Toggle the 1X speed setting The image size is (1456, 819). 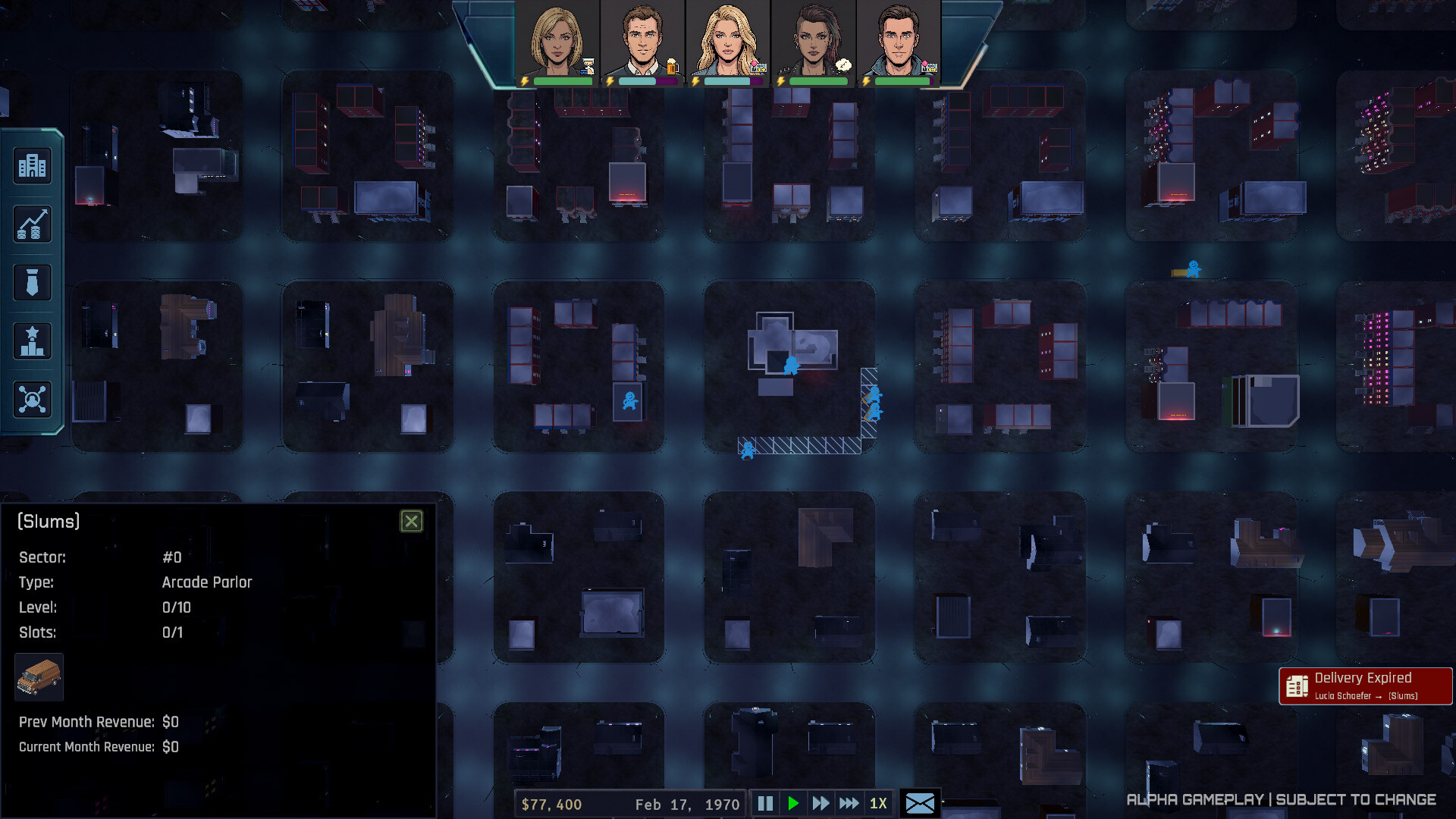click(878, 803)
